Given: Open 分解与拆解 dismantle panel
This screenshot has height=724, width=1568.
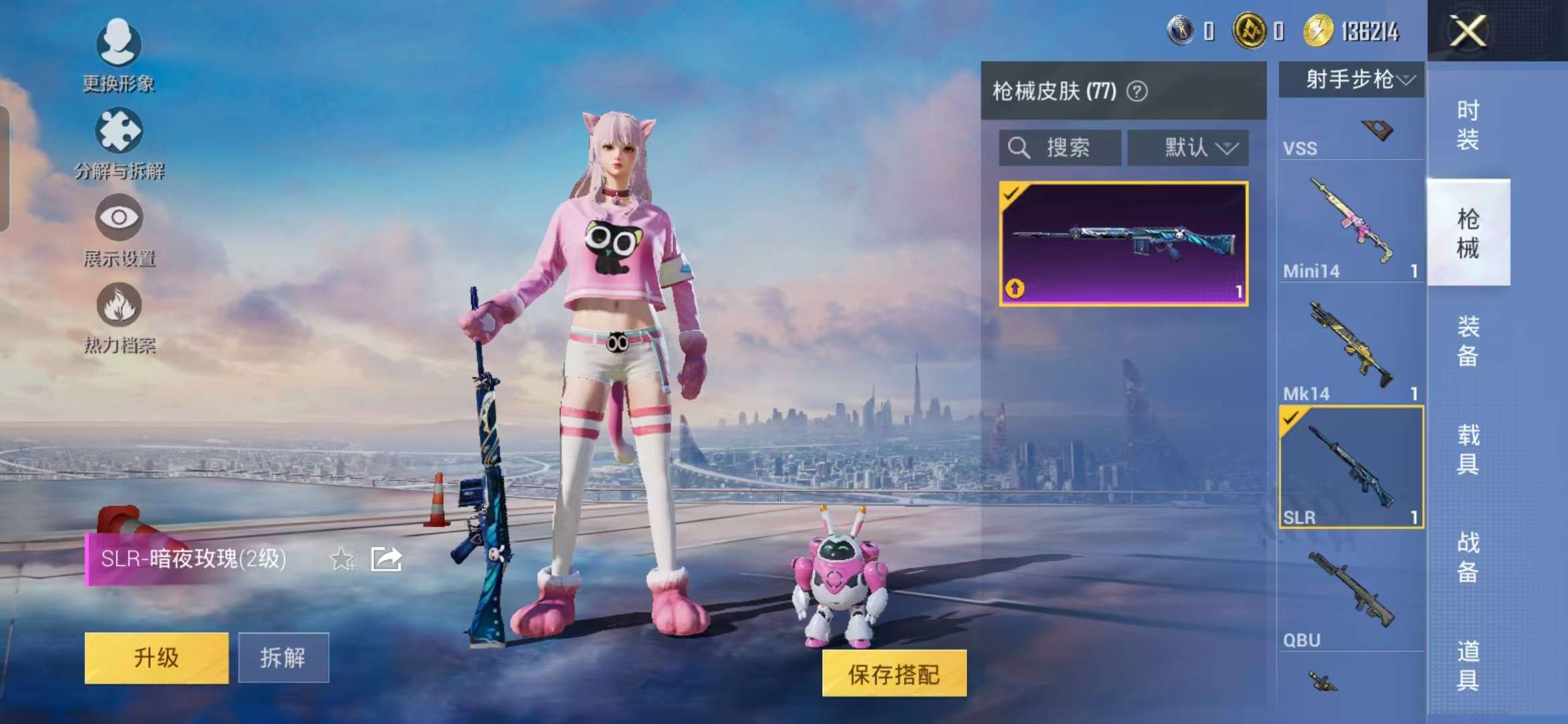Looking at the screenshot, I should pyautogui.click(x=118, y=131).
